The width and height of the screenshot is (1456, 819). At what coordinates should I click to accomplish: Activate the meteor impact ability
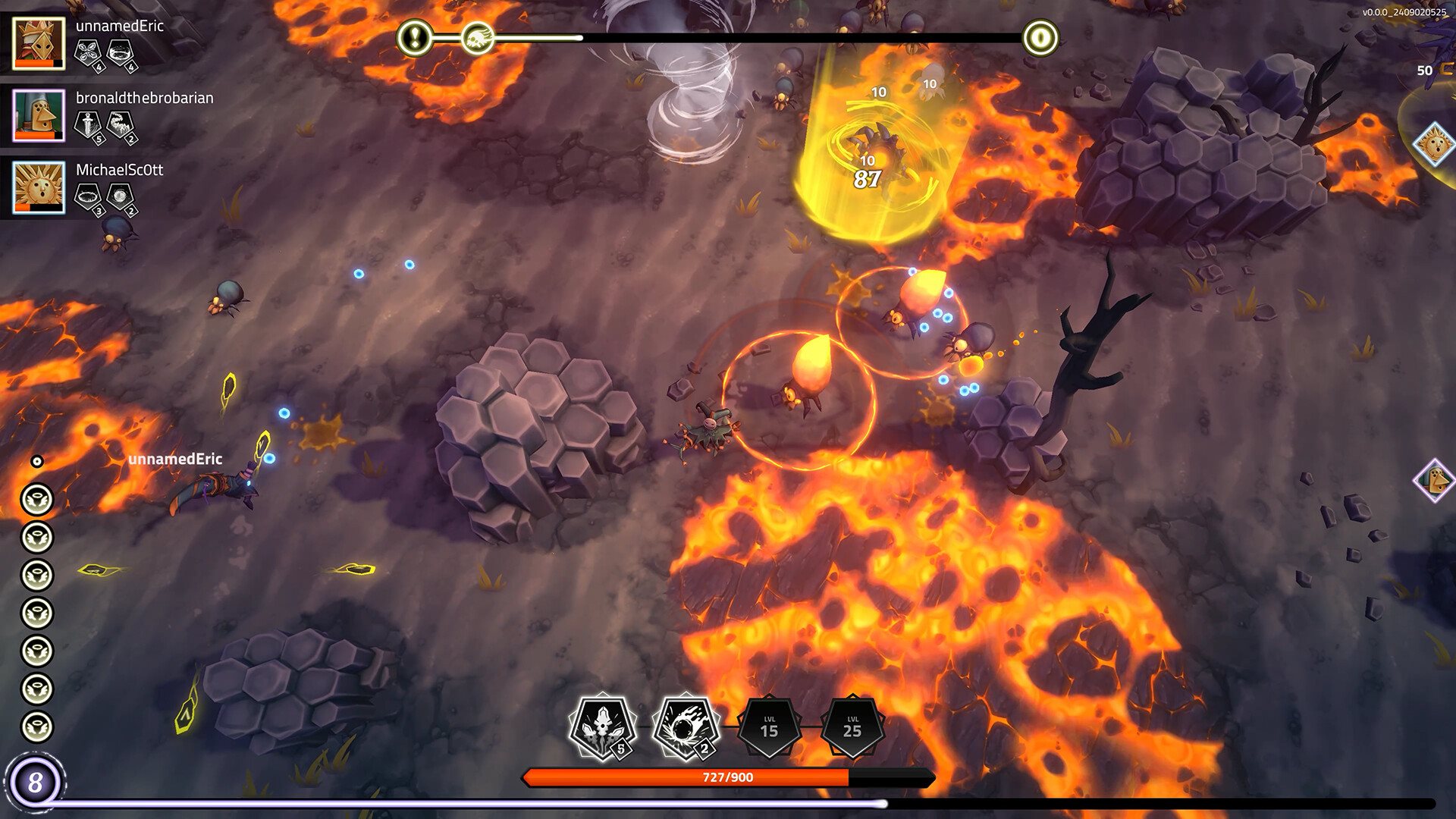tap(686, 727)
